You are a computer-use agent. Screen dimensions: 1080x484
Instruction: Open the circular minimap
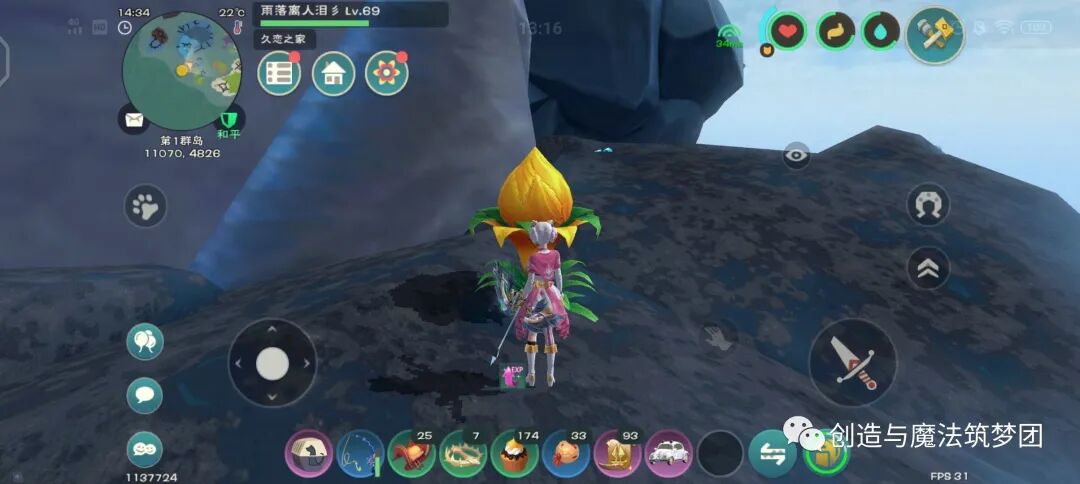click(x=181, y=70)
